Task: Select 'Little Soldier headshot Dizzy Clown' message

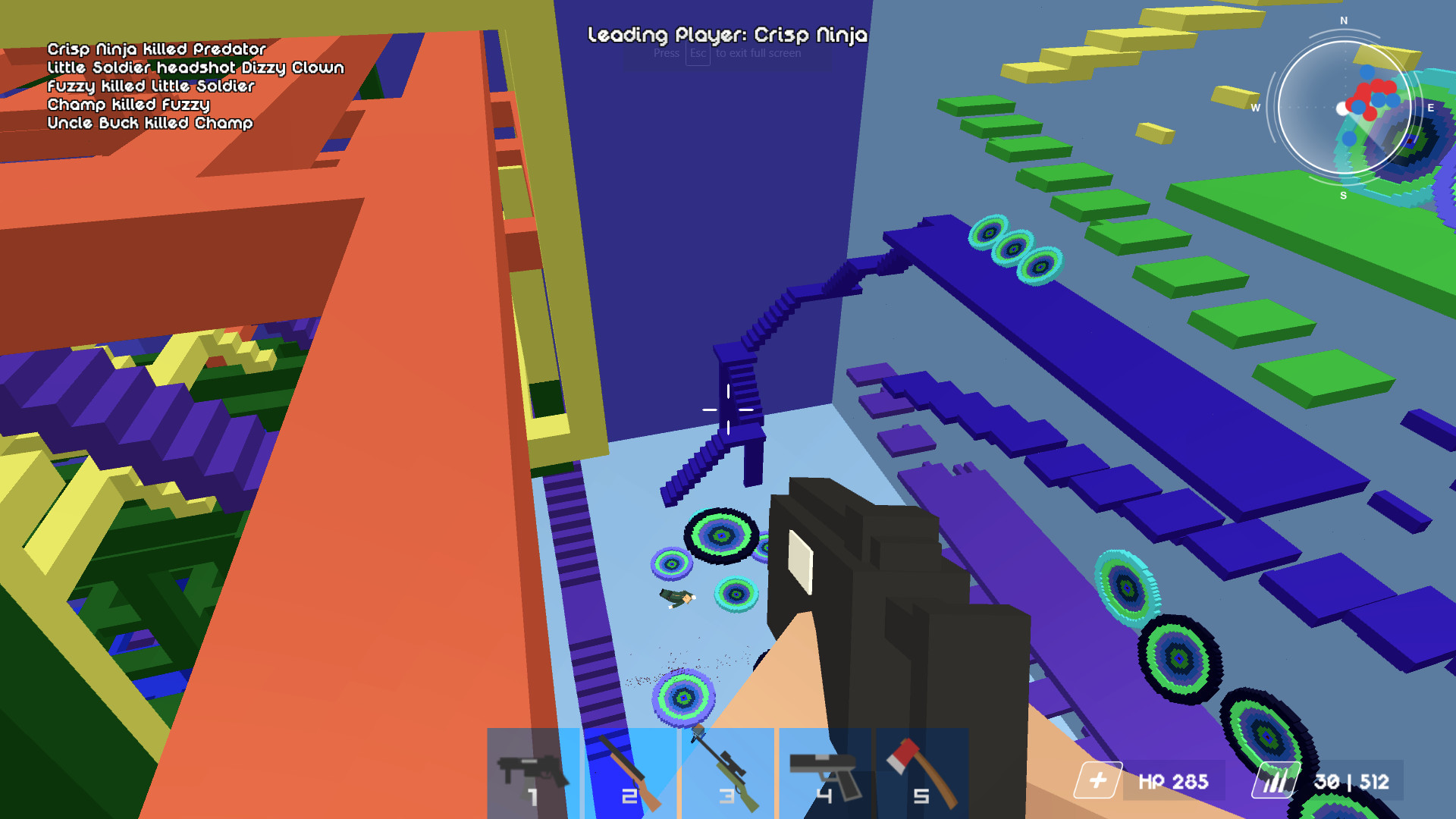Action: (x=196, y=67)
